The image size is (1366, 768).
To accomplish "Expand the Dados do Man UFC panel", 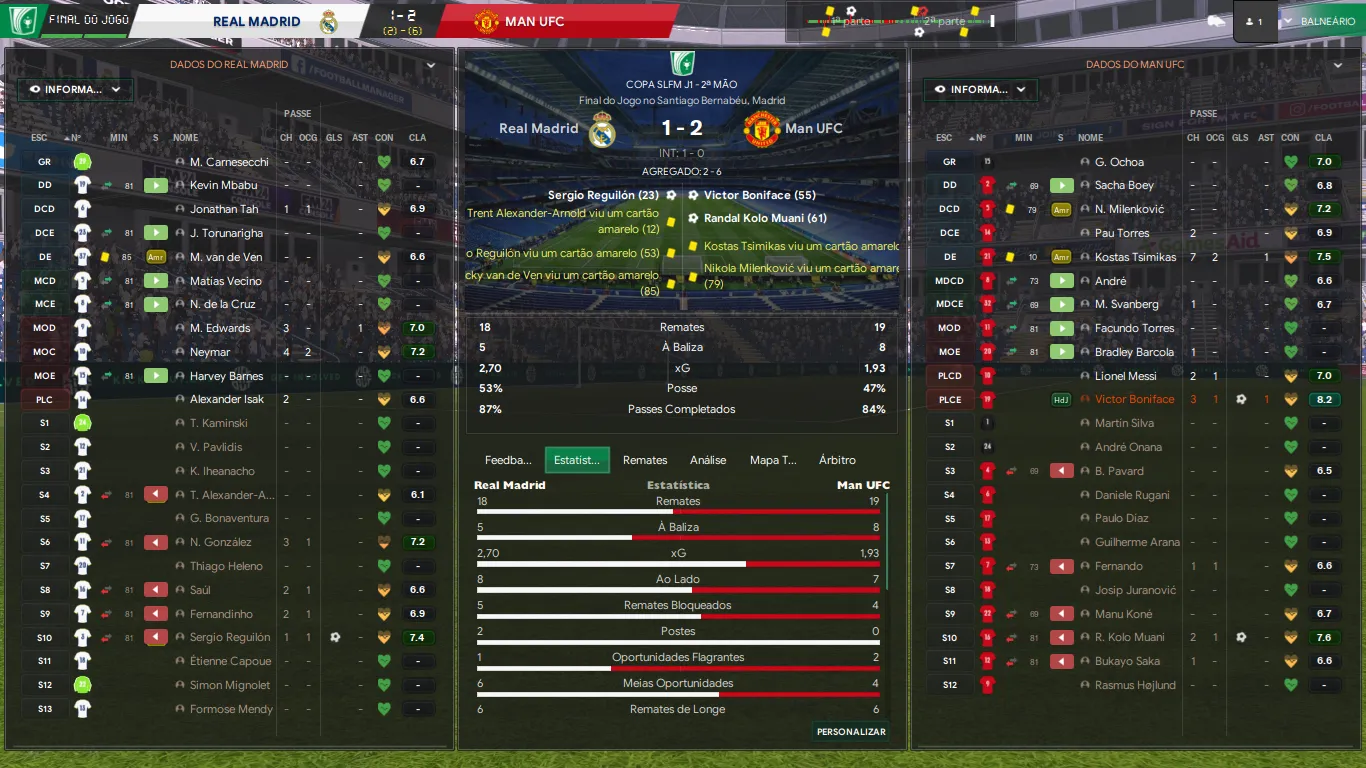I will 1338,65.
